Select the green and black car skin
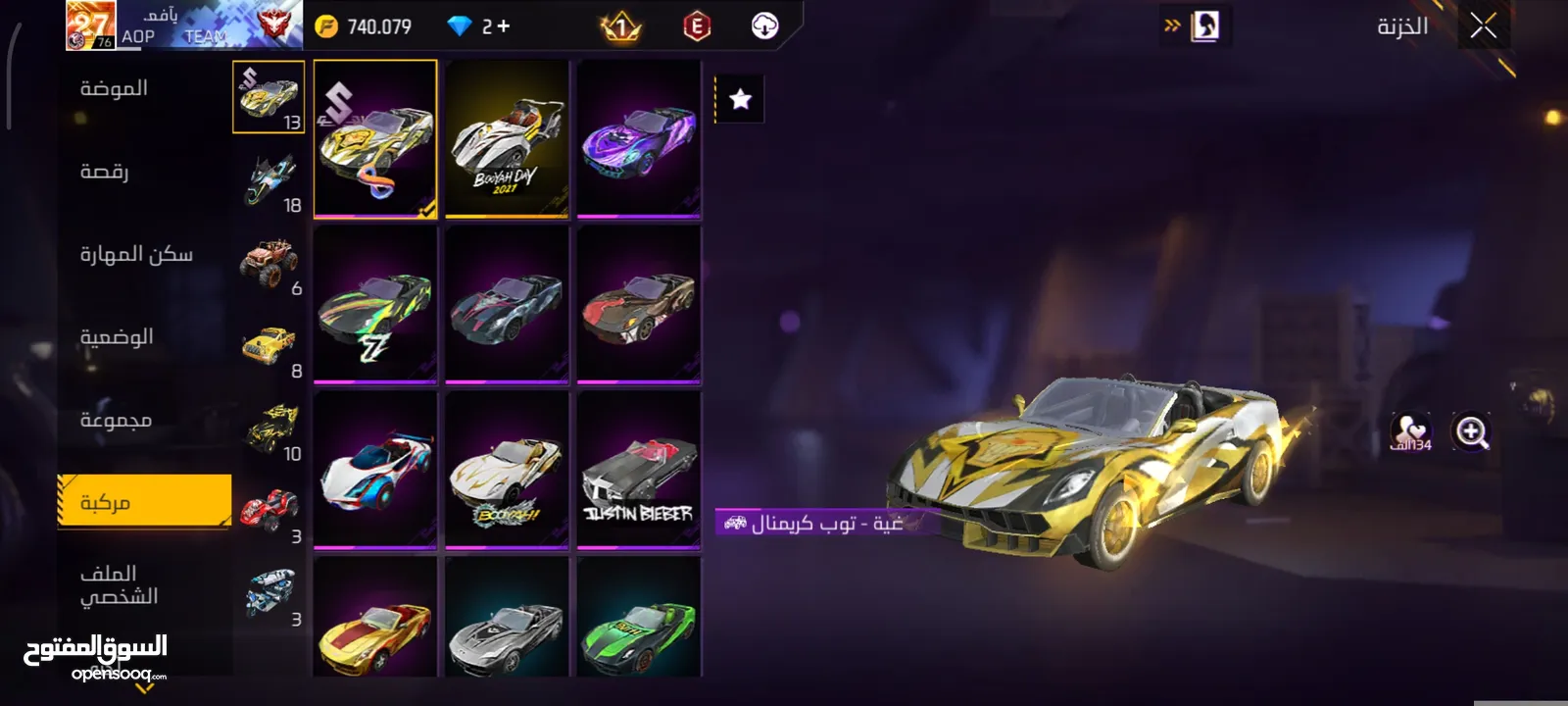The image size is (1568, 706). click(x=639, y=620)
